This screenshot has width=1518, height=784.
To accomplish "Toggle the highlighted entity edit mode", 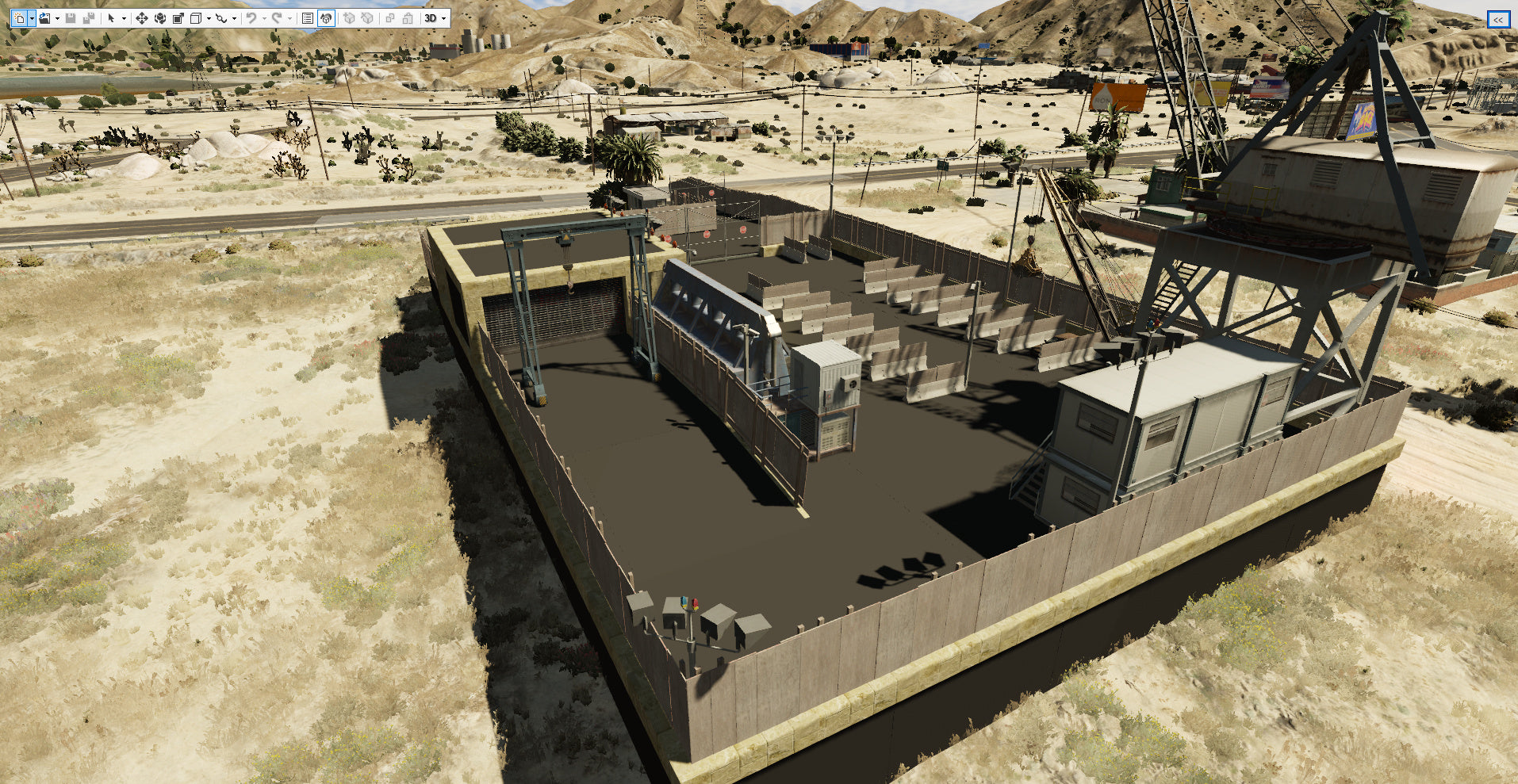I will 326,17.
